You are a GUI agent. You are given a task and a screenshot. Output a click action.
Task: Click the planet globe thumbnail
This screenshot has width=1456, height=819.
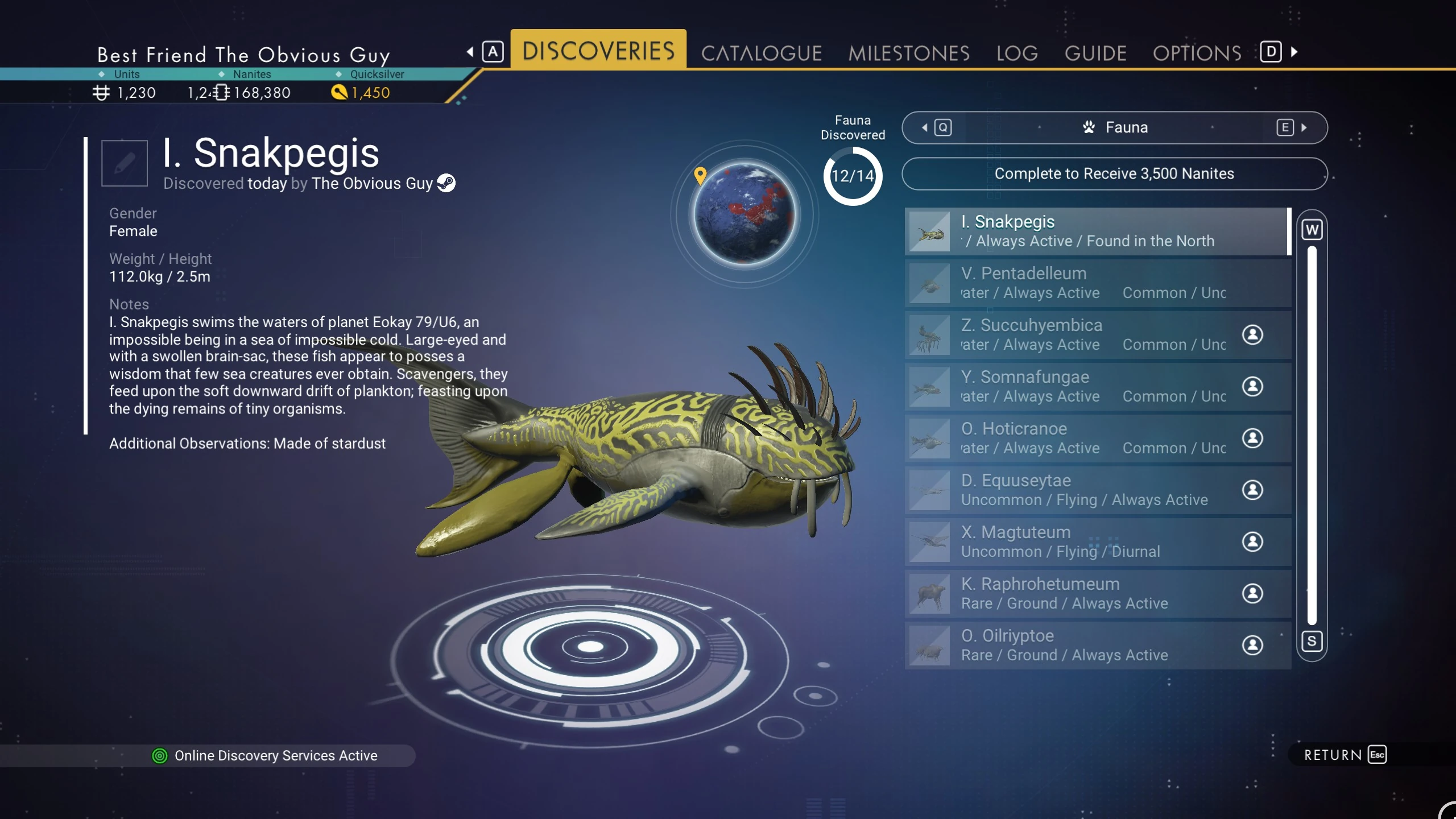point(744,214)
